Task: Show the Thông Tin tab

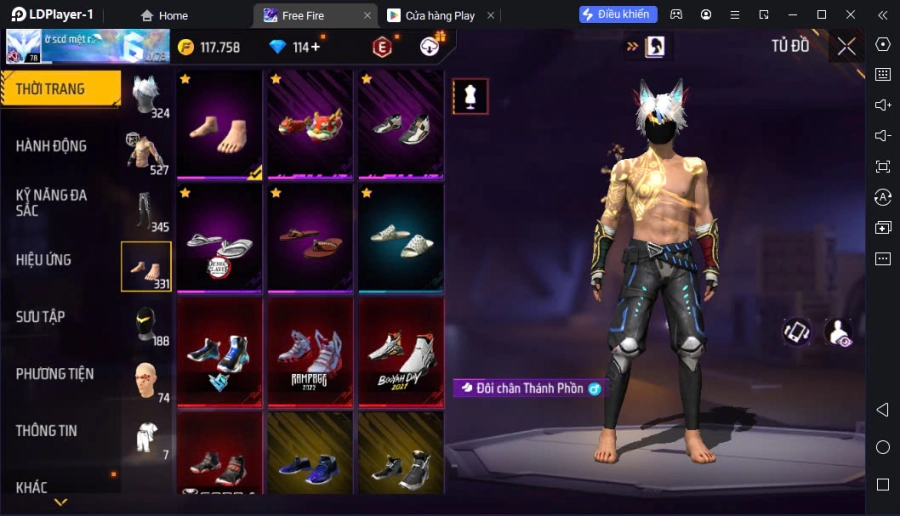Action: 47,431
